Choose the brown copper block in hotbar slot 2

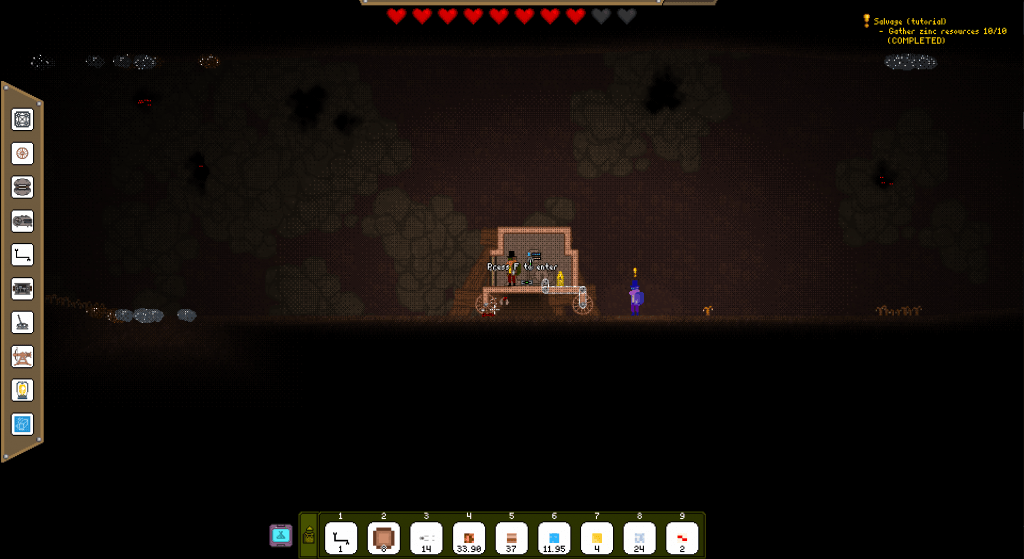[x=383, y=537]
